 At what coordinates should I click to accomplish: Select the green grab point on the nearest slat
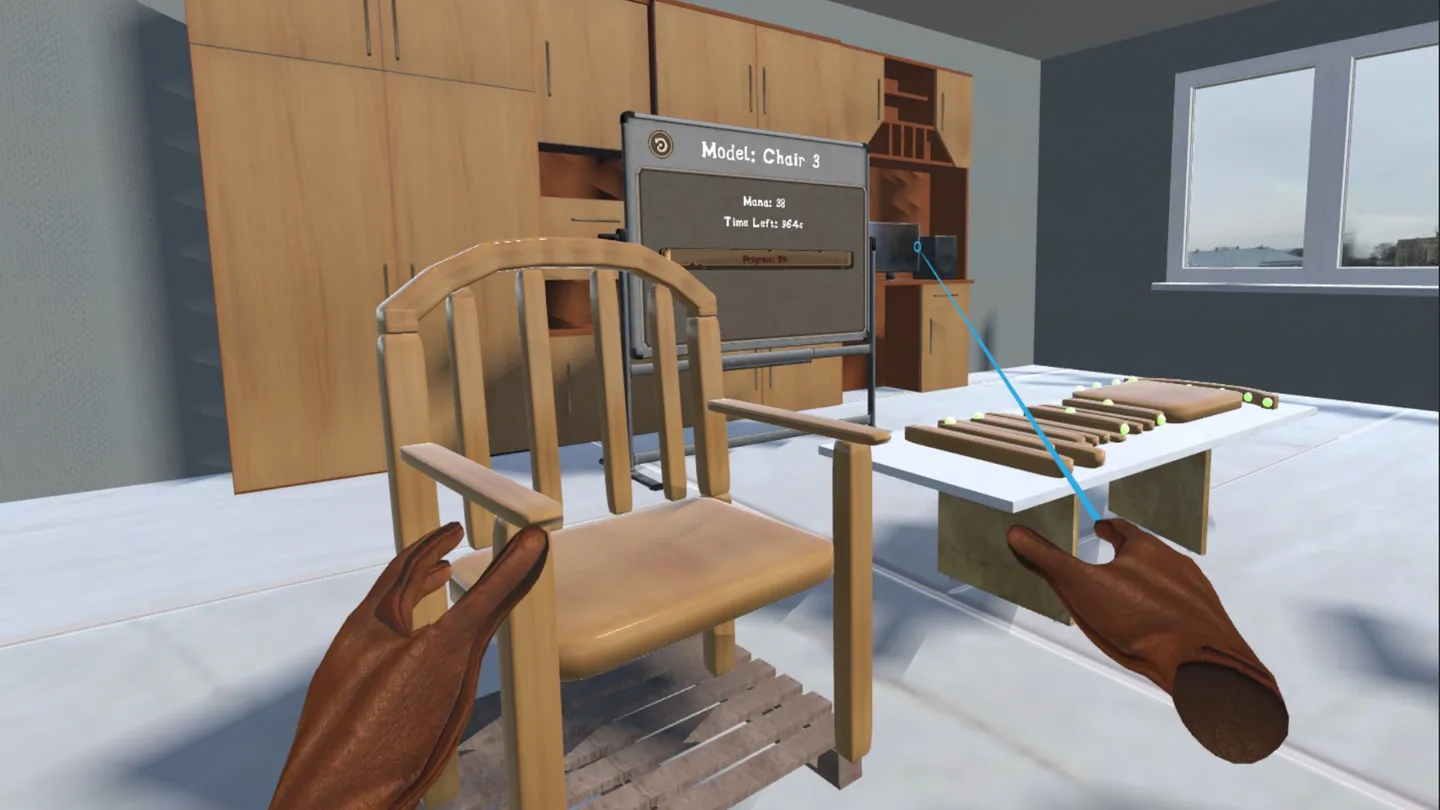(949, 421)
